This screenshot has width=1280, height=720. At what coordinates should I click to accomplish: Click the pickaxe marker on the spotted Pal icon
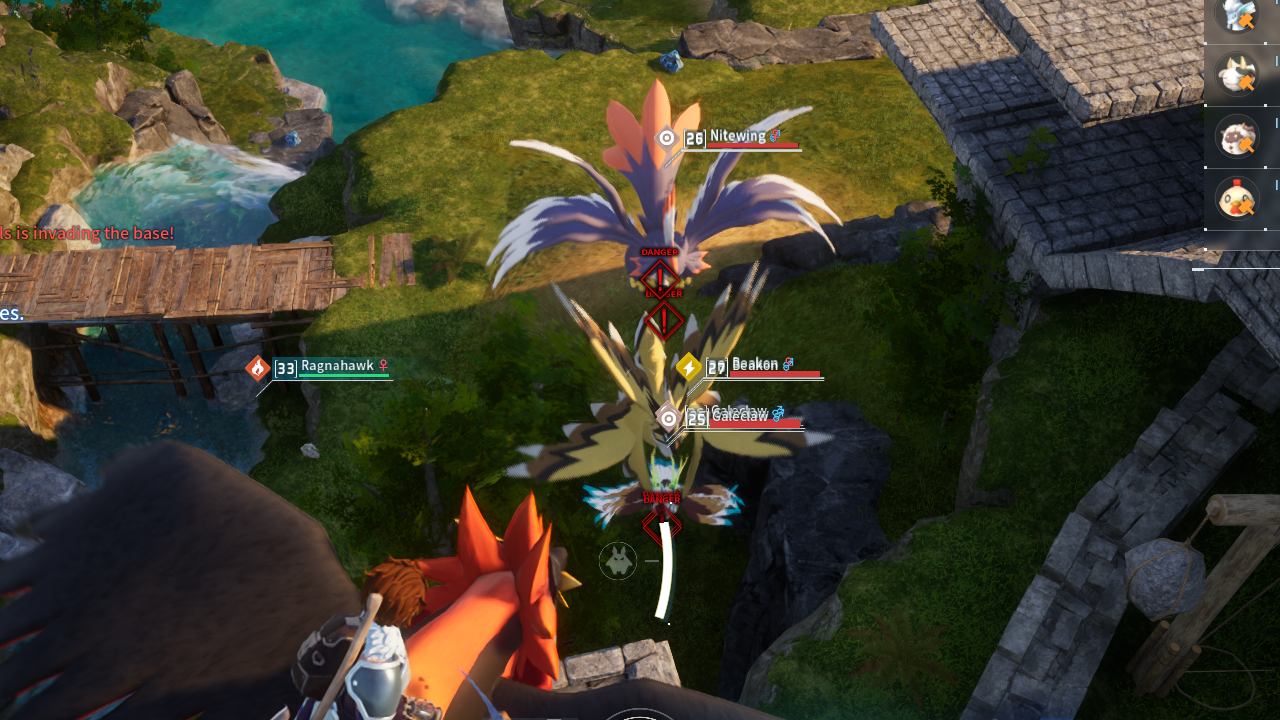[1247, 144]
